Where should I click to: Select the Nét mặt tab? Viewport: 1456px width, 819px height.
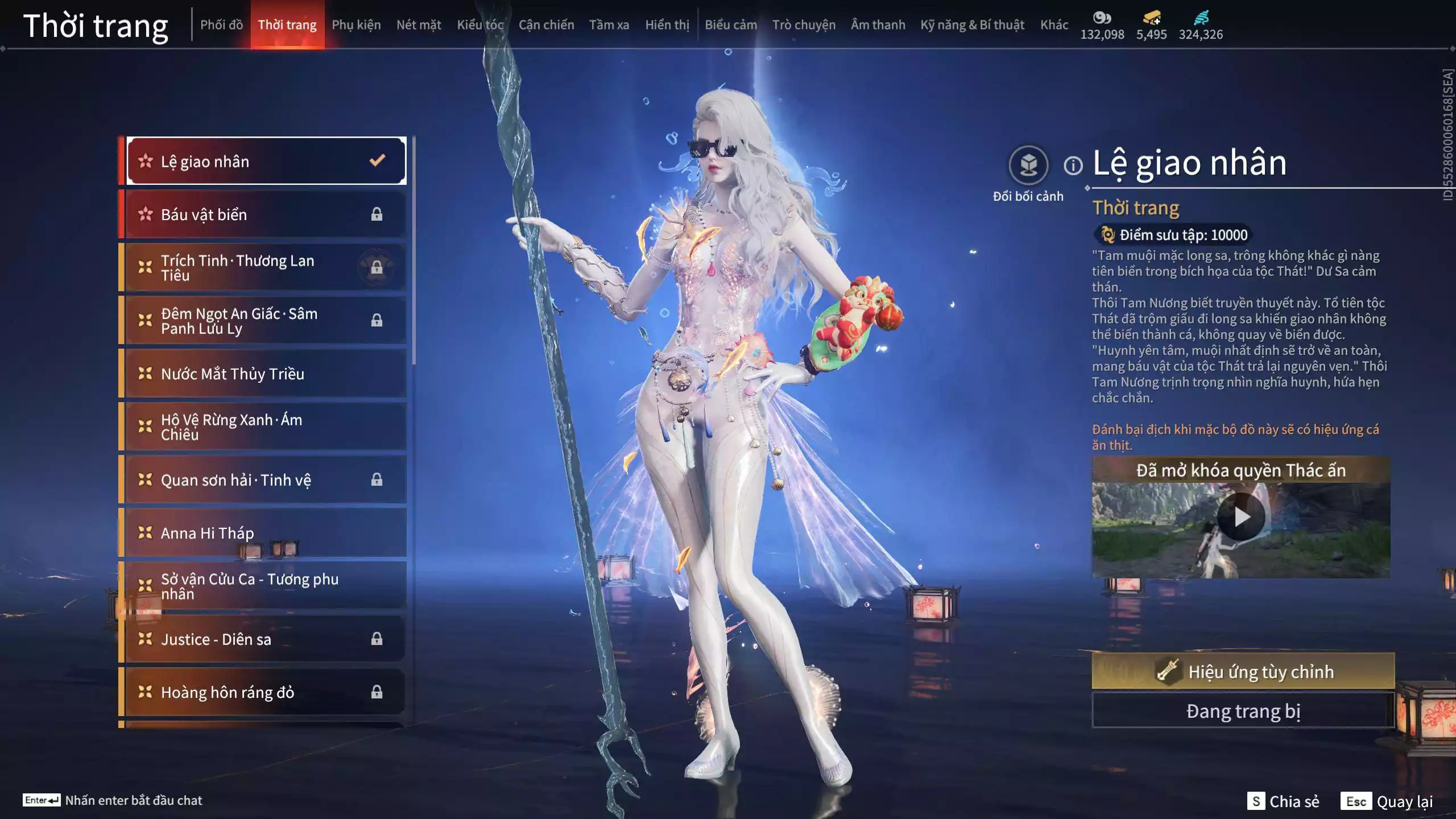[419, 25]
